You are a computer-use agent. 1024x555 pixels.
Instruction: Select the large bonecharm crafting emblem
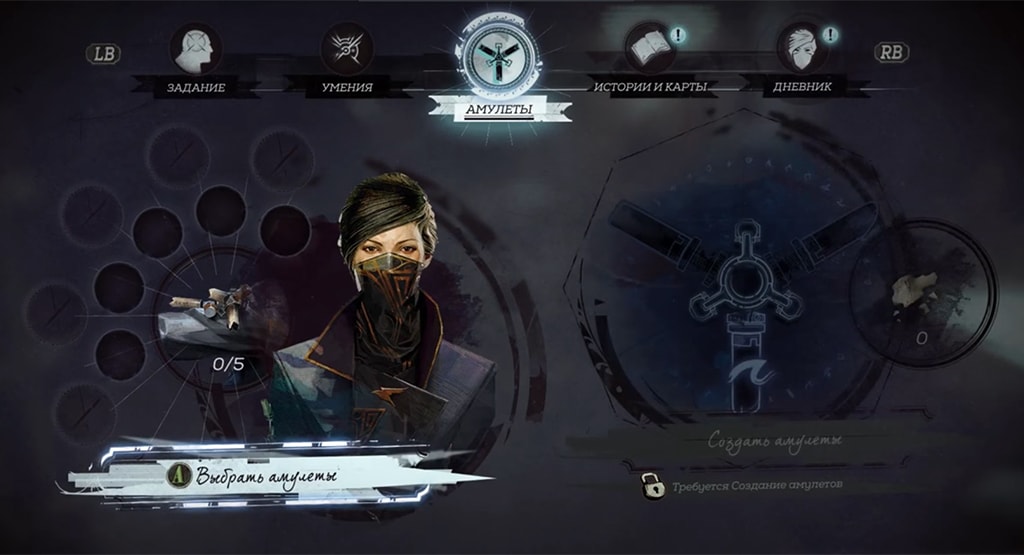740,290
